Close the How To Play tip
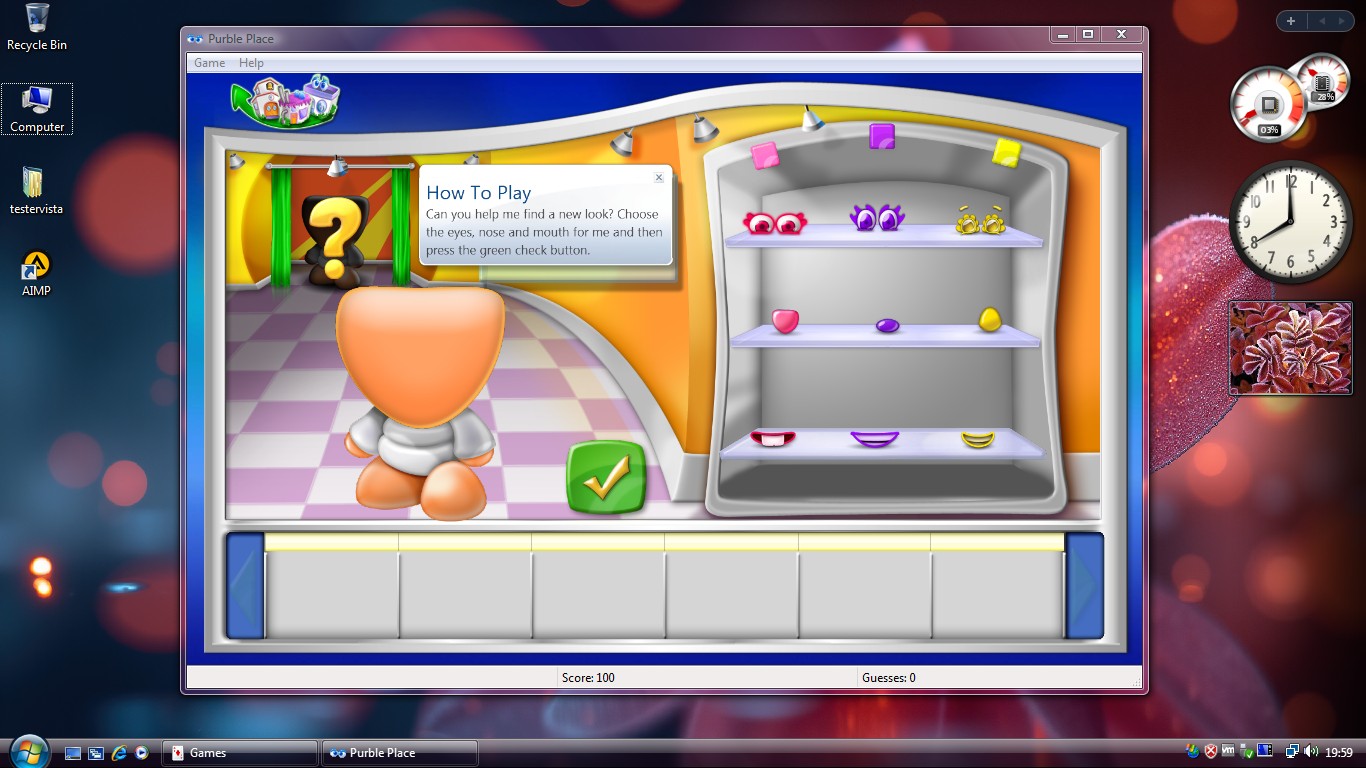Image resolution: width=1366 pixels, height=768 pixels. click(659, 178)
